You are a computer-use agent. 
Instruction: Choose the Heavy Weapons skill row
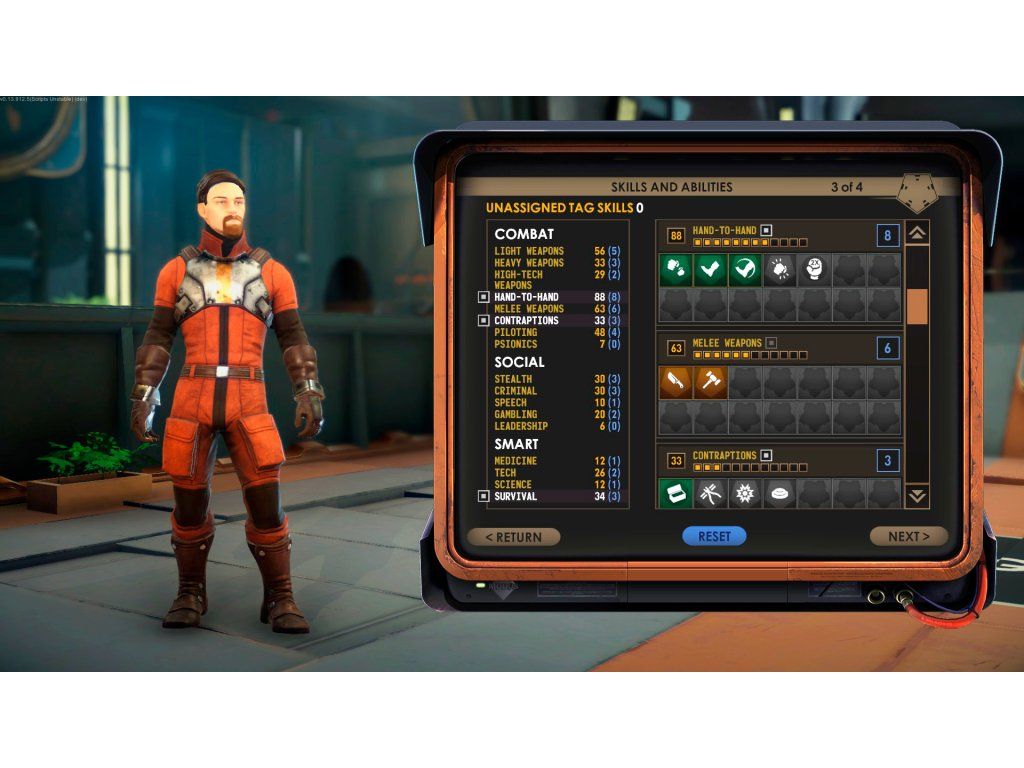(529, 263)
